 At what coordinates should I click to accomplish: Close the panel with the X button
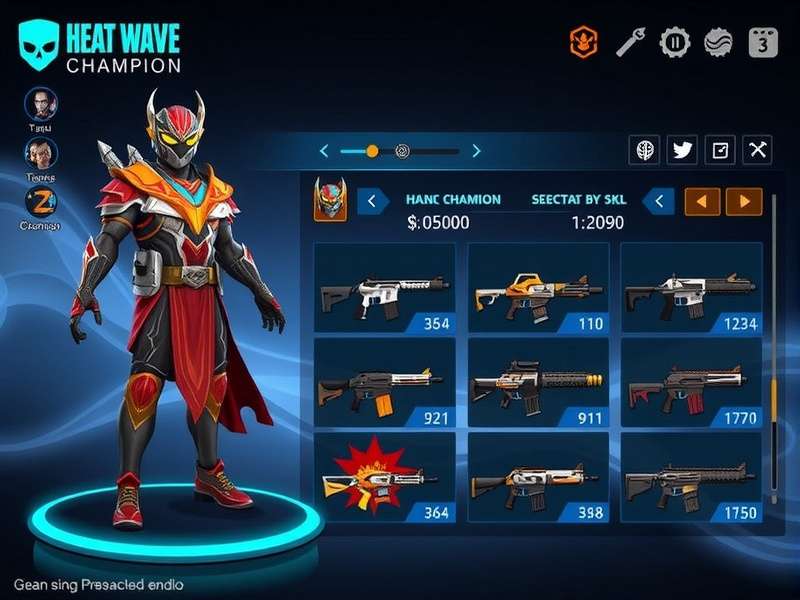tap(758, 150)
